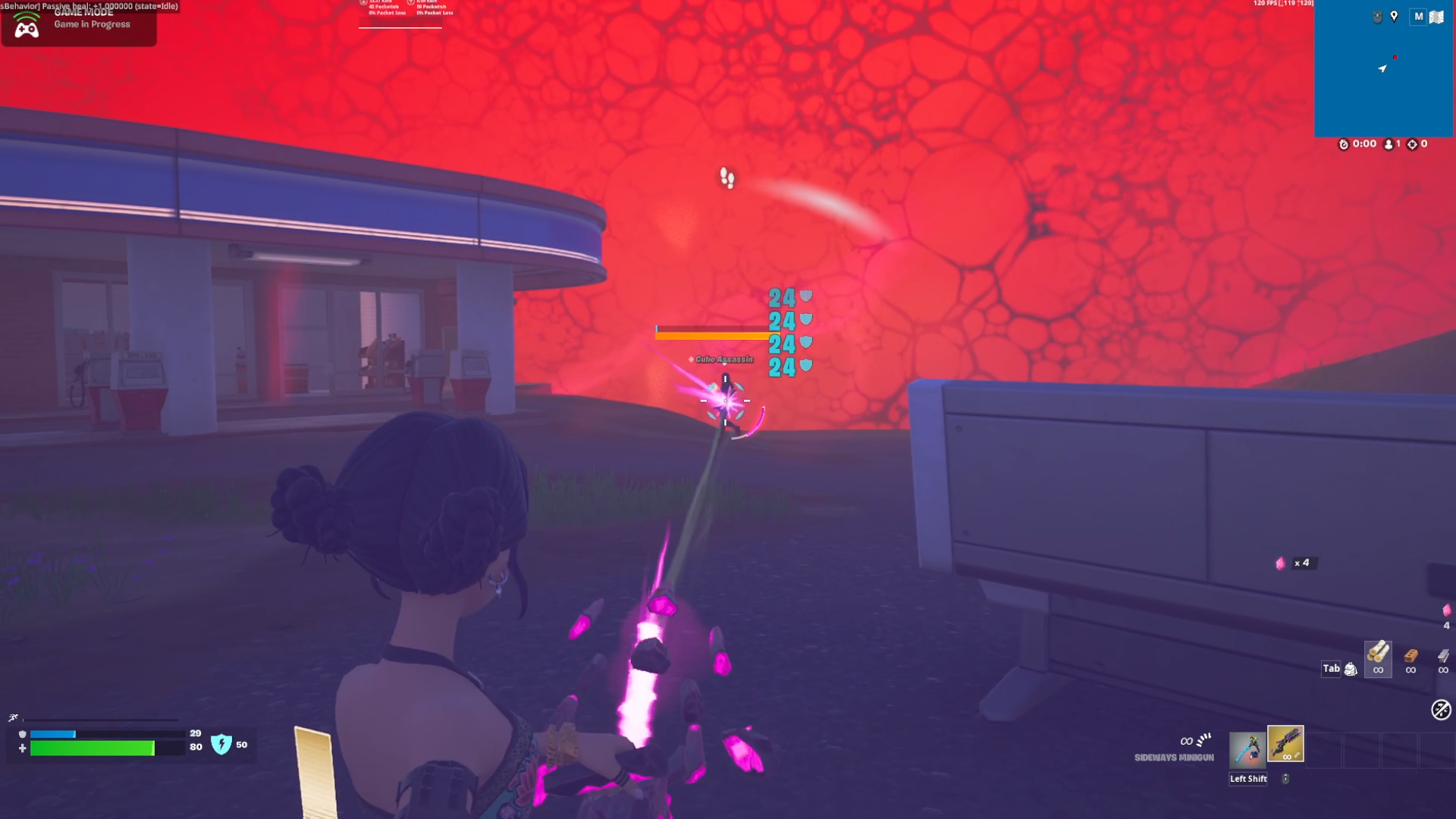Click the map icon beside the minimap

[1436, 17]
